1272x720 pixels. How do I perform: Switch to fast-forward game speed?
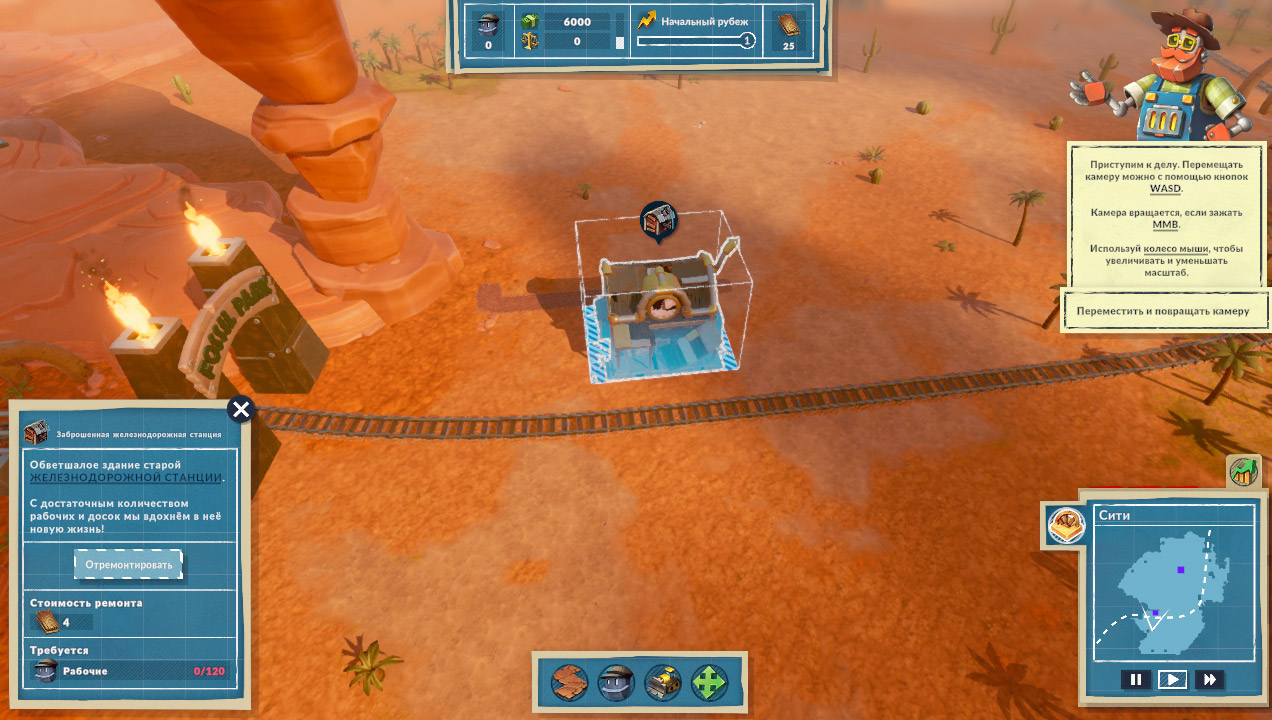[1209, 680]
